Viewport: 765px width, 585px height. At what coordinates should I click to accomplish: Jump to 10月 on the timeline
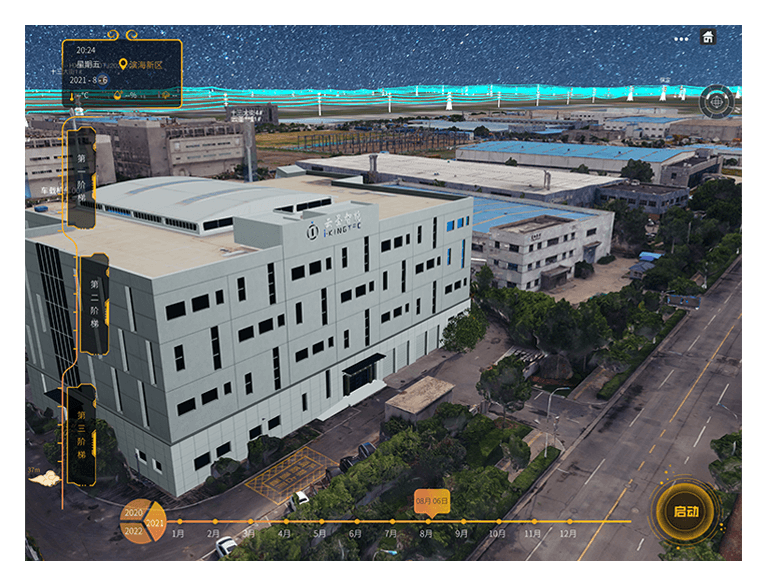(497, 533)
